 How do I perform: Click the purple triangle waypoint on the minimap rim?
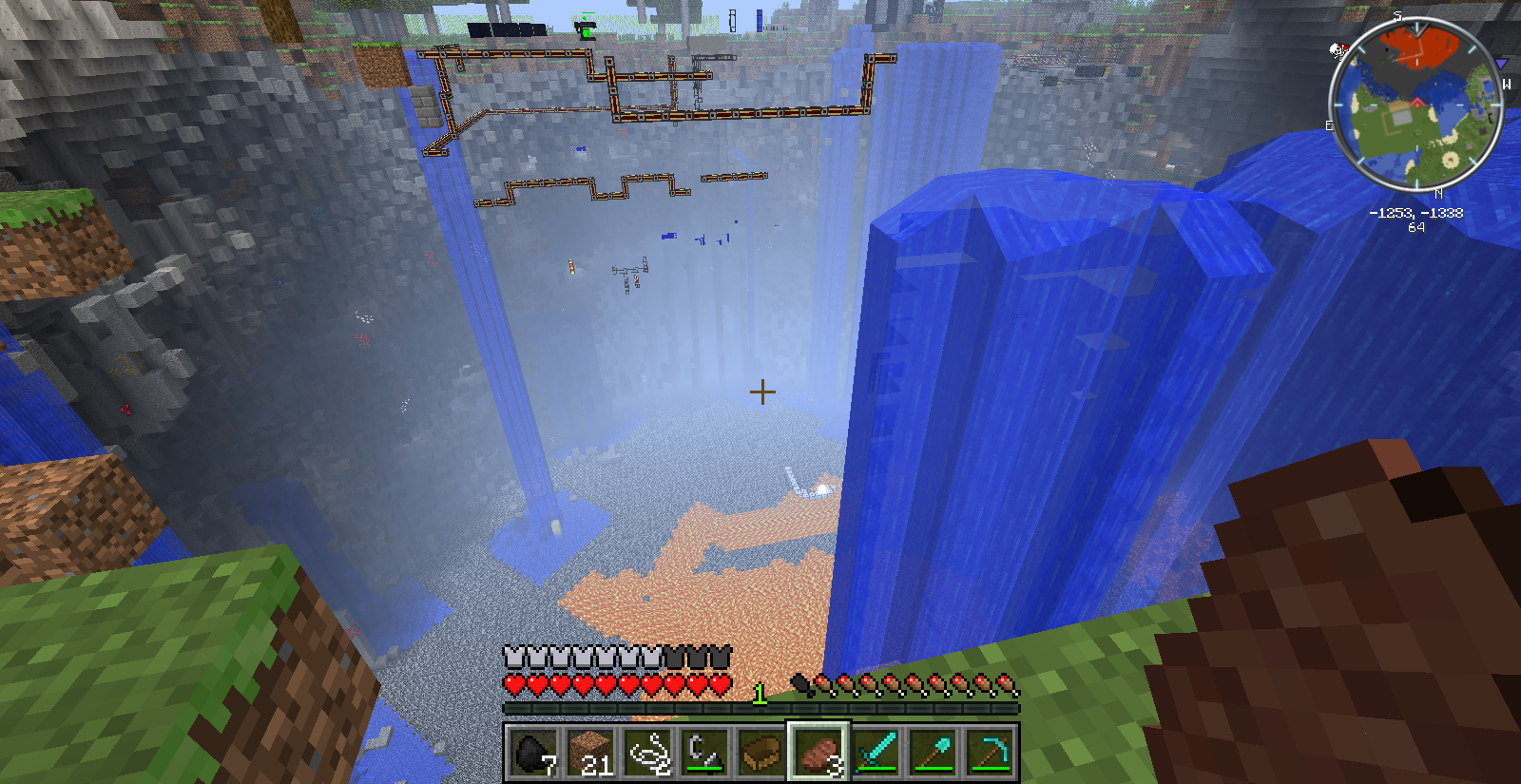(1501, 64)
